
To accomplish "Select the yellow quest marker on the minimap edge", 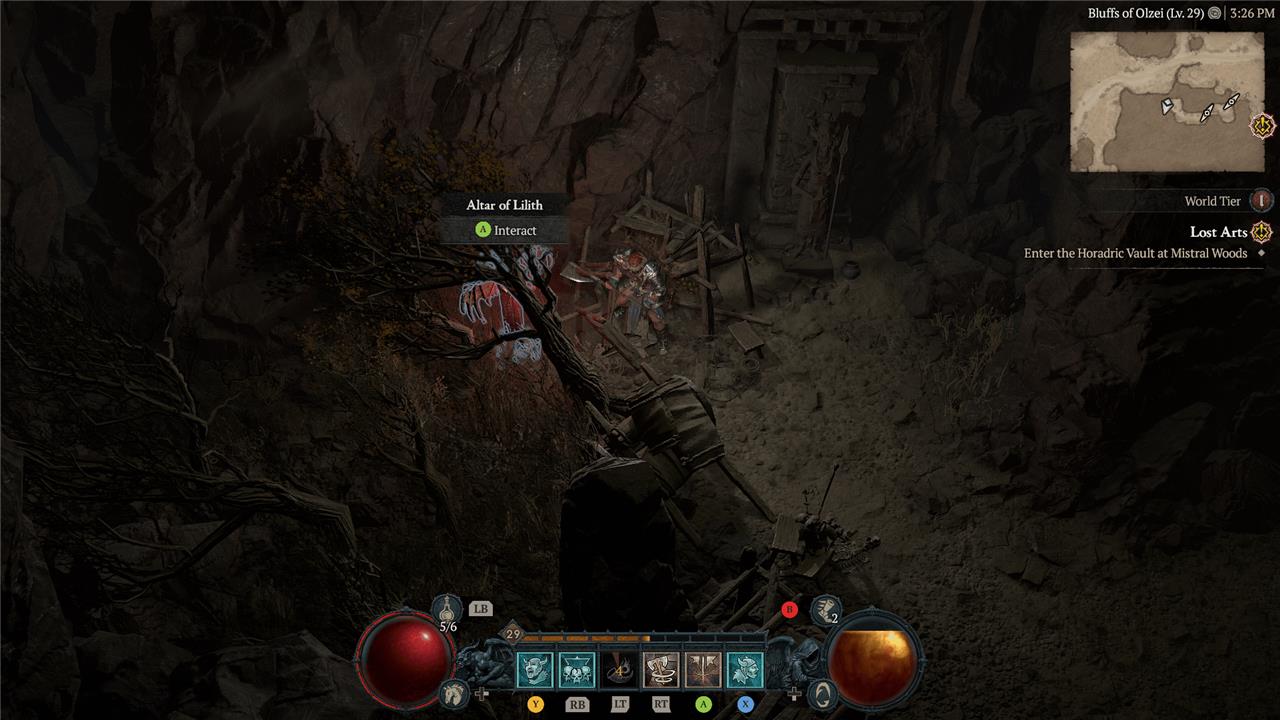I will [1263, 126].
